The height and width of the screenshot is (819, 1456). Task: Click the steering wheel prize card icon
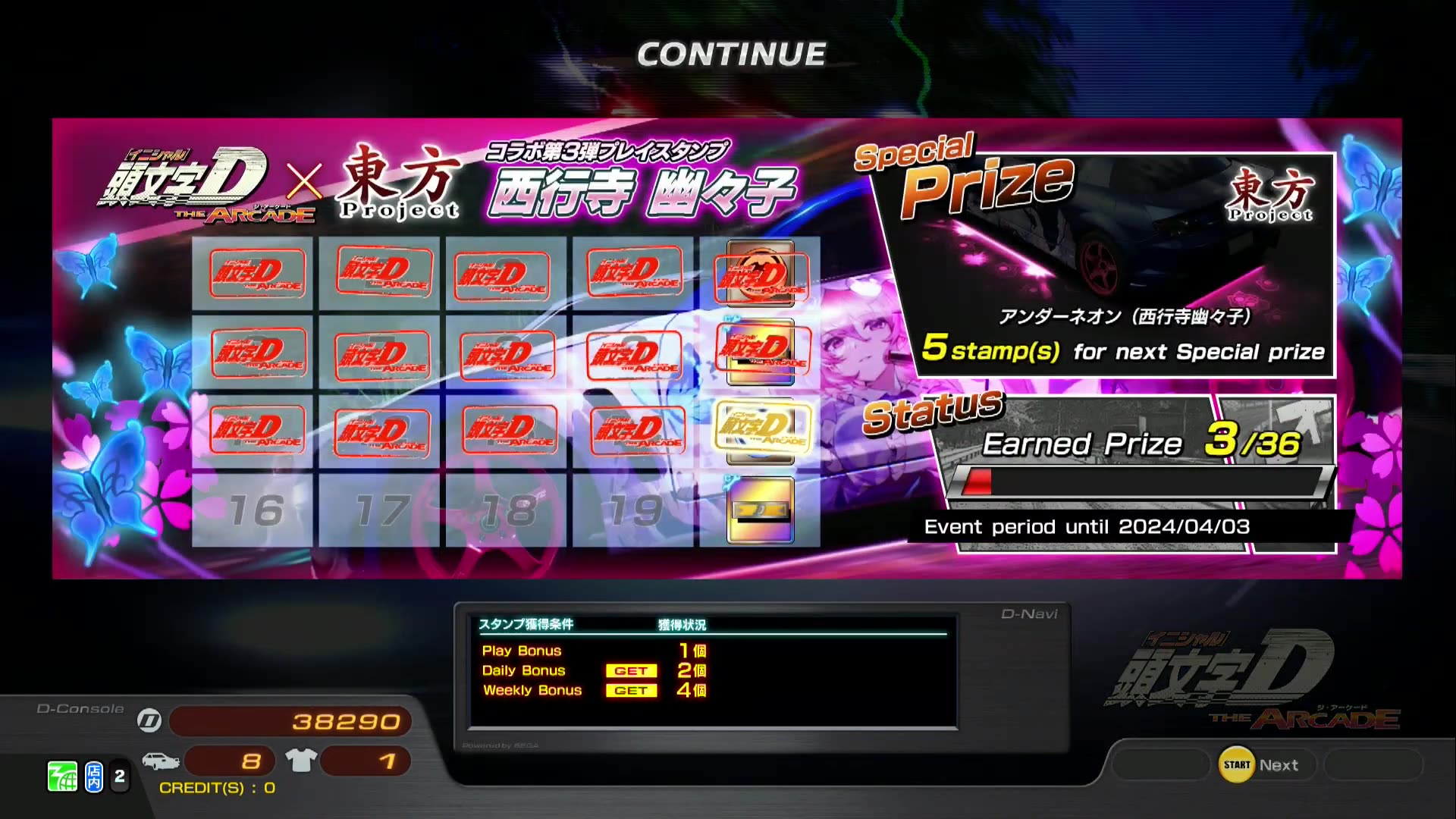point(762,508)
